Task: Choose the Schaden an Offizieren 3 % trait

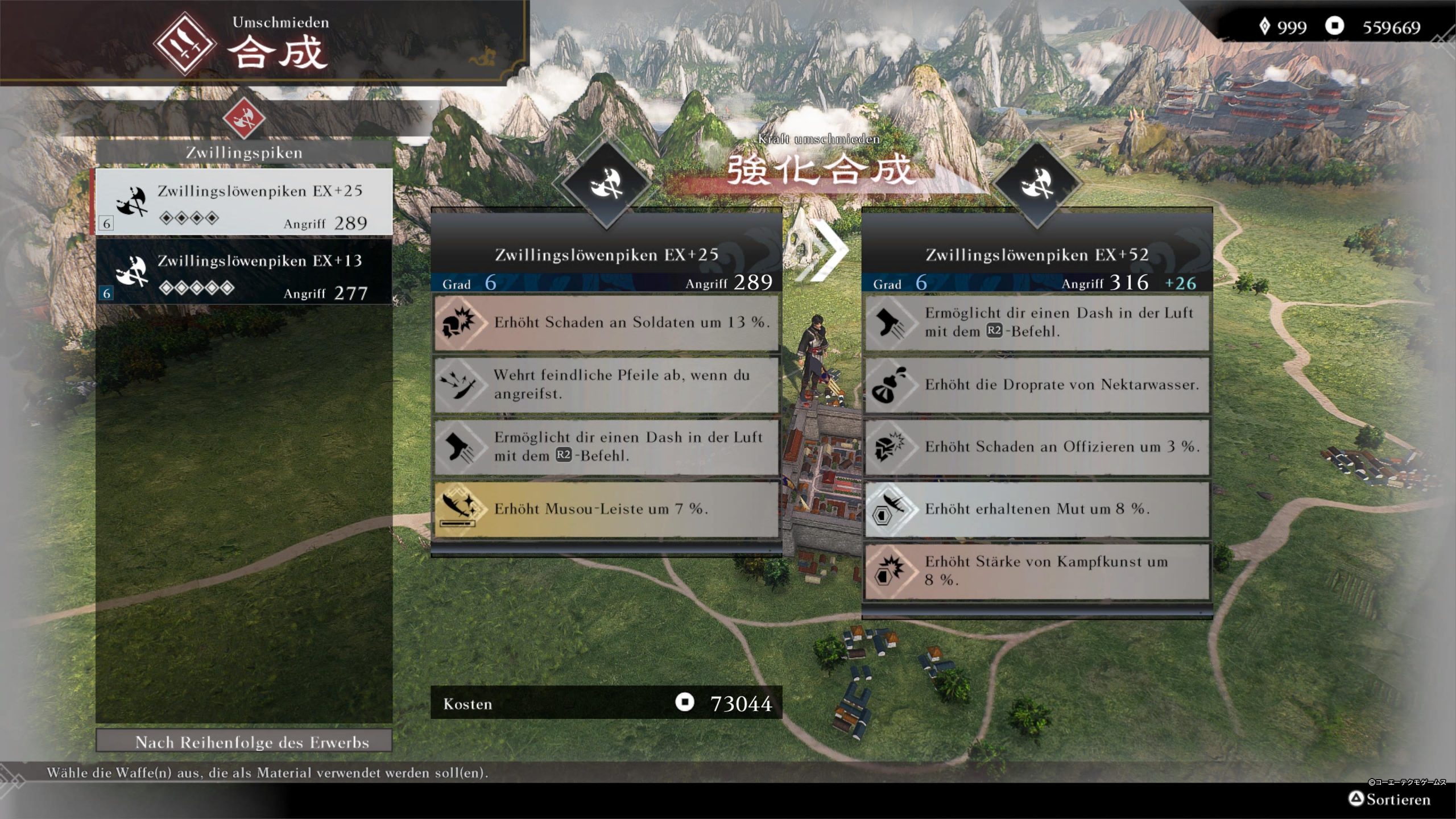Action: point(1036,446)
